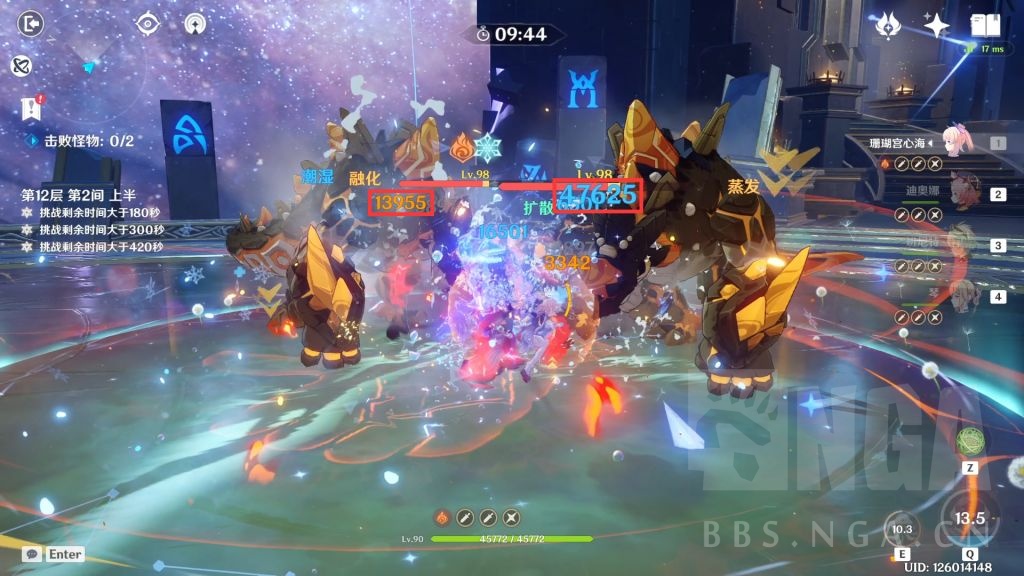Activate the elemental burst showing 13.5
Screen dimensions: 1024x576
coord(969,517)
